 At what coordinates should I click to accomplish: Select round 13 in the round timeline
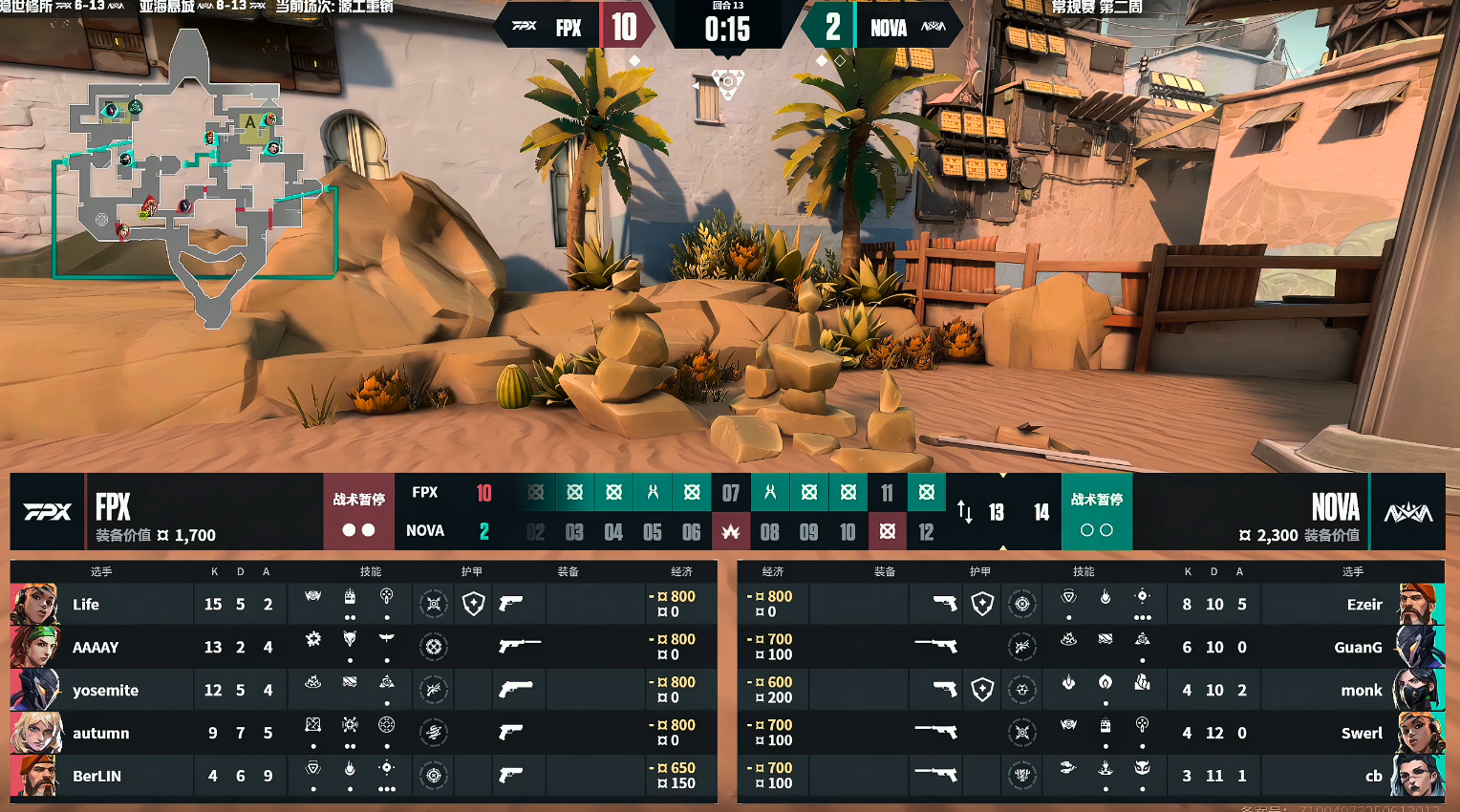pos(996,513)
